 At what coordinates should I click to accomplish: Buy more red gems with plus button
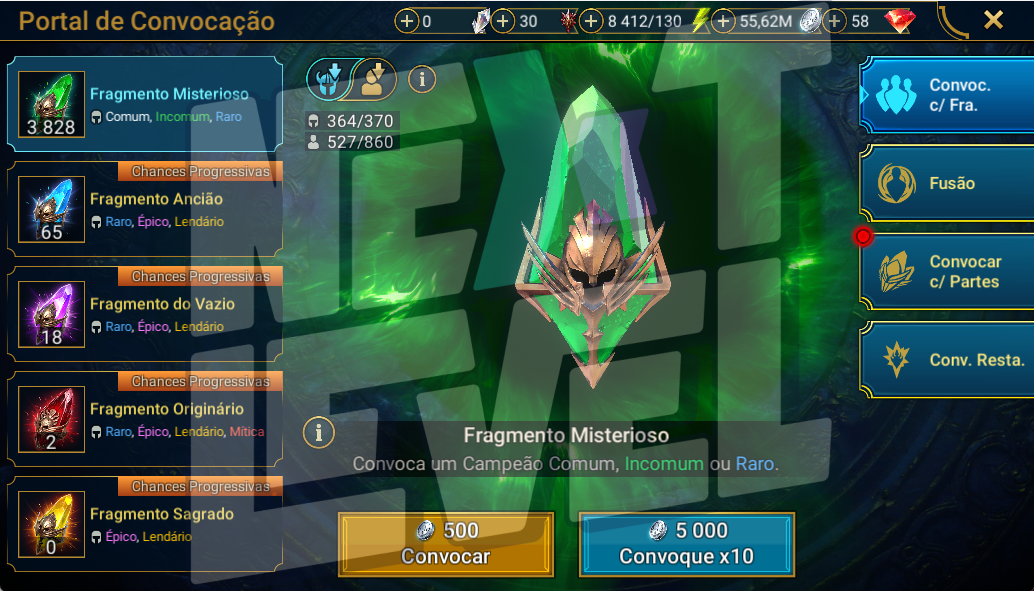[836, 21]
